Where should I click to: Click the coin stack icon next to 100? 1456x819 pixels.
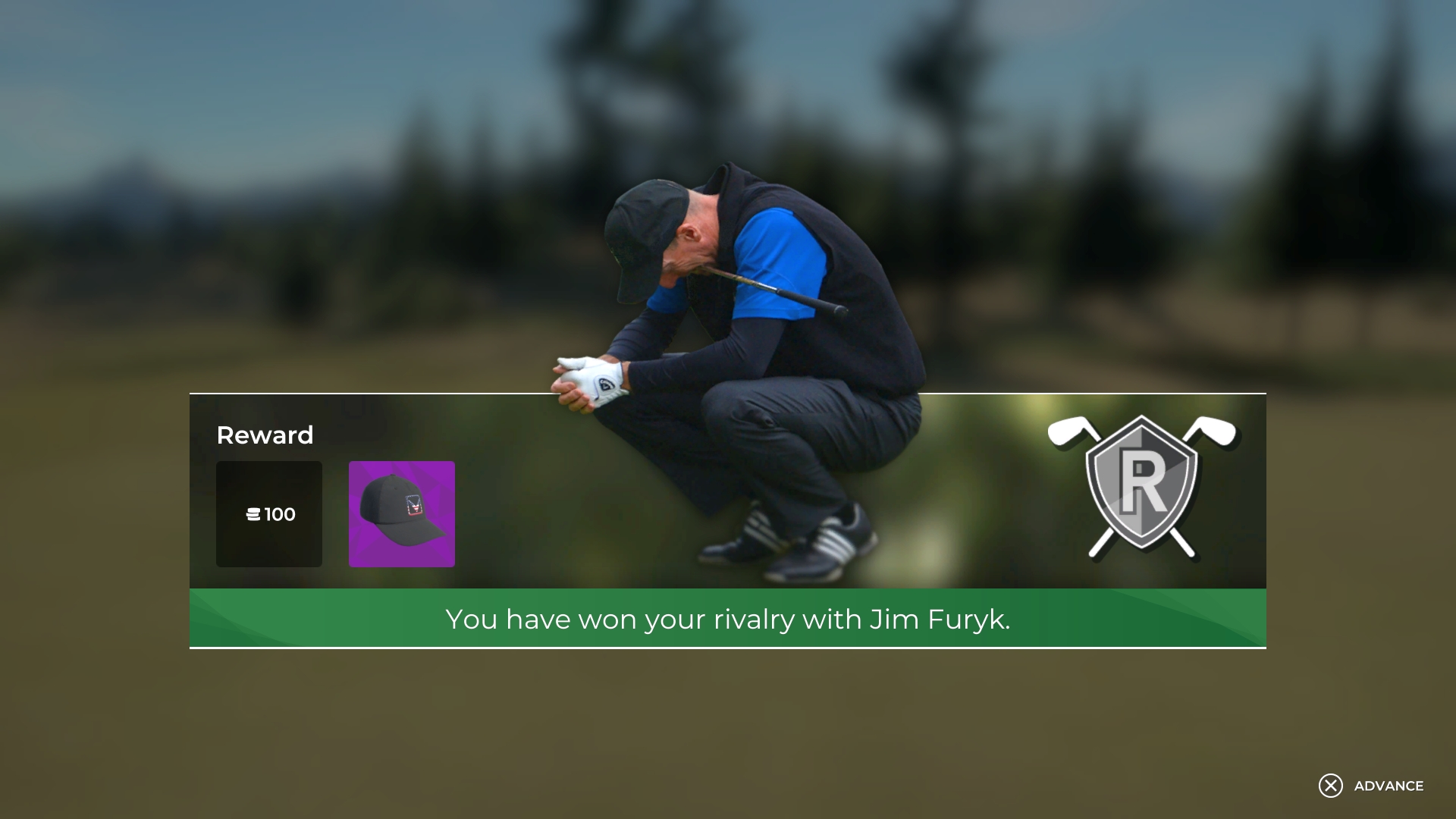[253, 514]
